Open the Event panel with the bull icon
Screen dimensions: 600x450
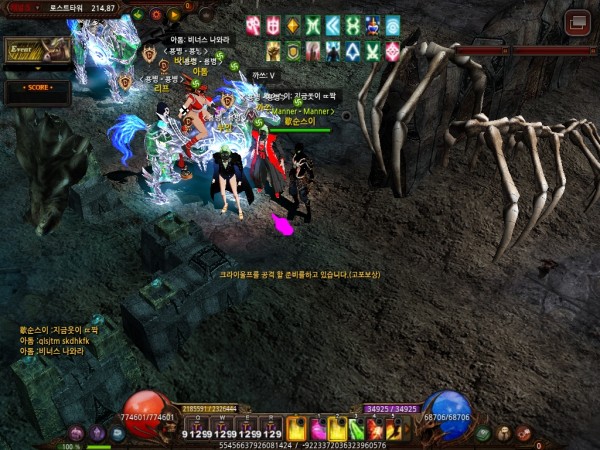[x=36, y=51]
